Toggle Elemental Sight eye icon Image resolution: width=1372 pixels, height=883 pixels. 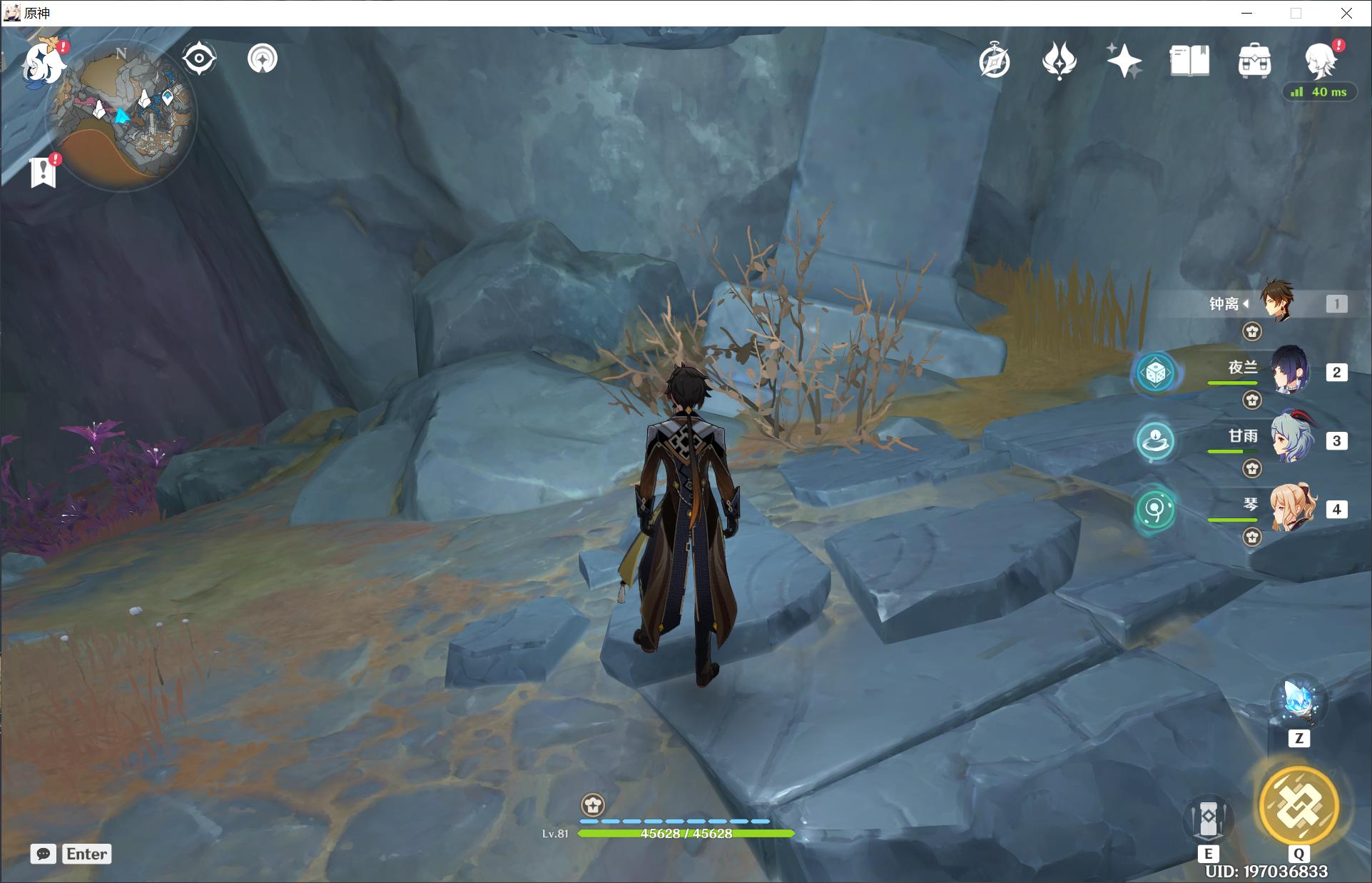point(199,59)
